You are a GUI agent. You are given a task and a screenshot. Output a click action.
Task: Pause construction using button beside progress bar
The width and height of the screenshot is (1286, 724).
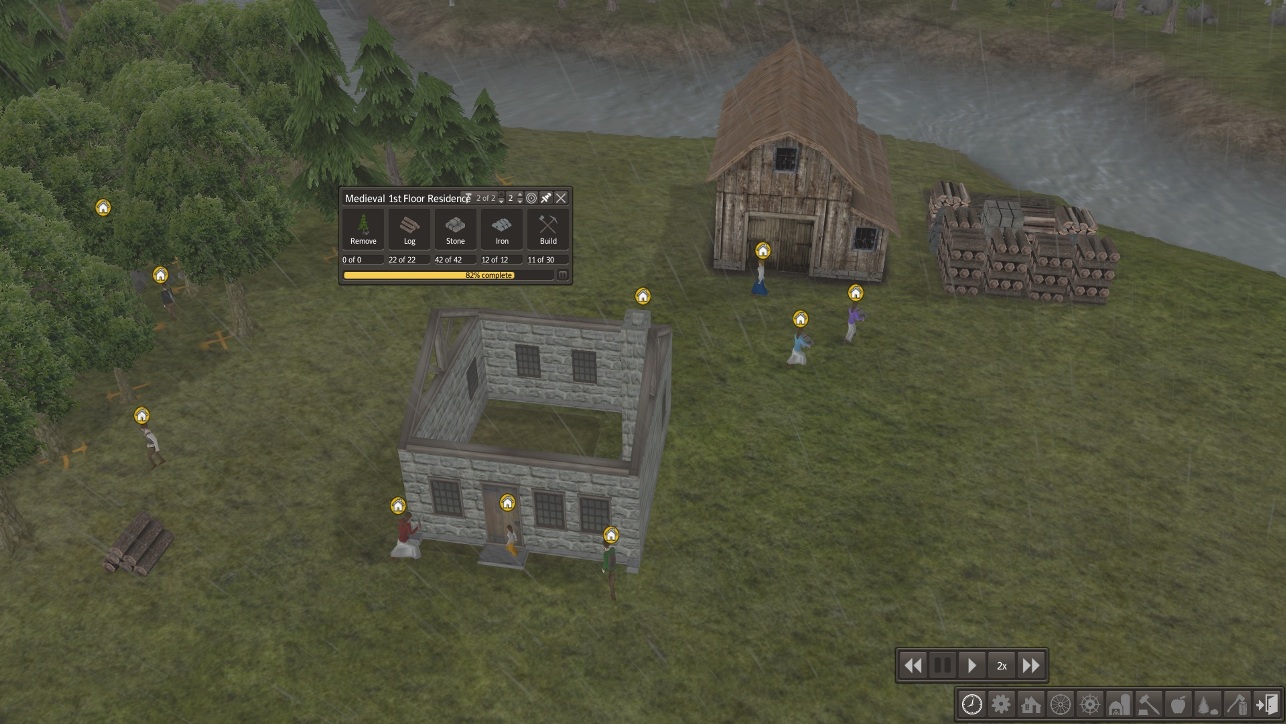click(562, 275)
